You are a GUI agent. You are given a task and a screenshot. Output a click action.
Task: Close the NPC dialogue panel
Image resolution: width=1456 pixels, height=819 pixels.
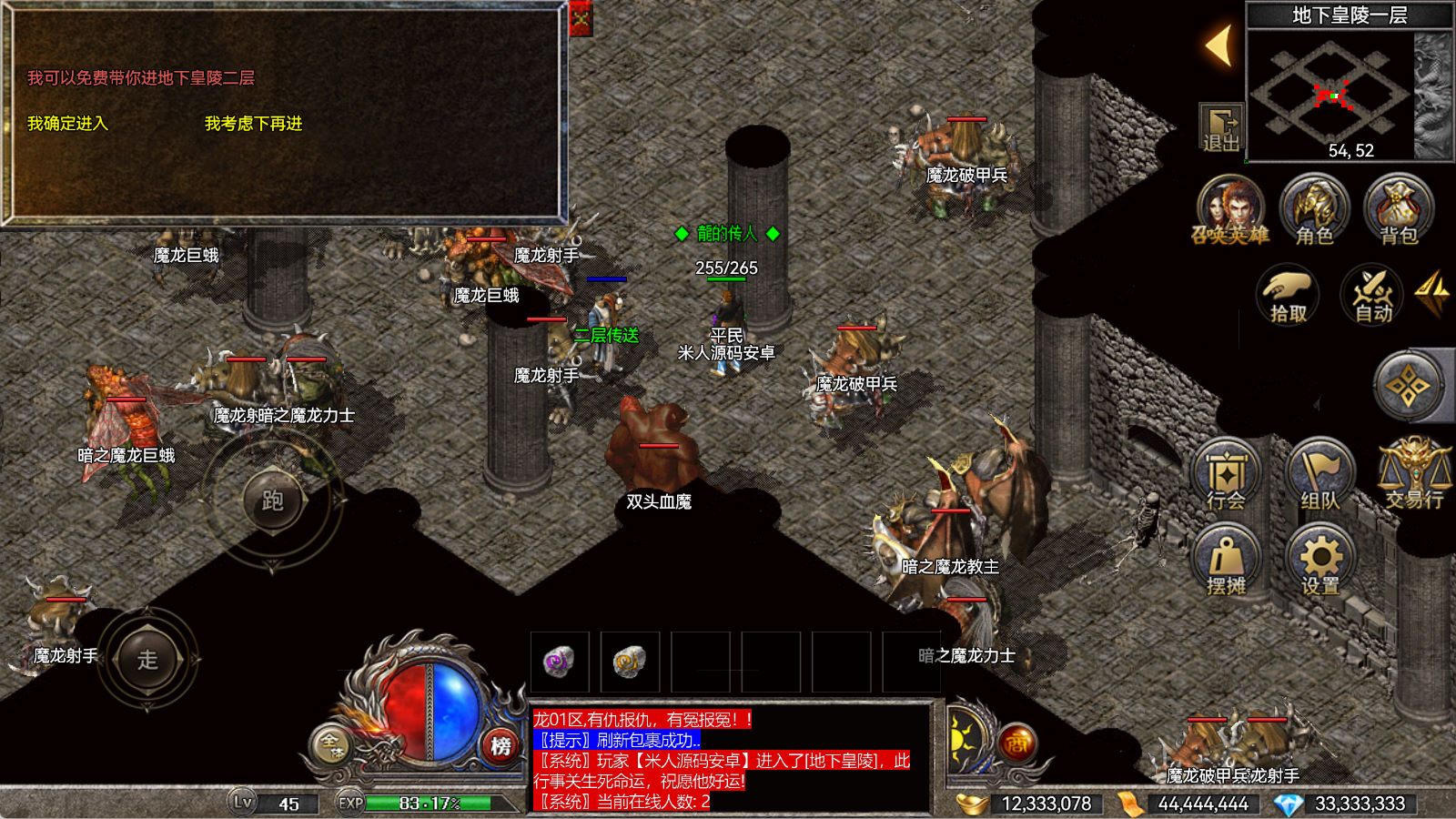581,18
